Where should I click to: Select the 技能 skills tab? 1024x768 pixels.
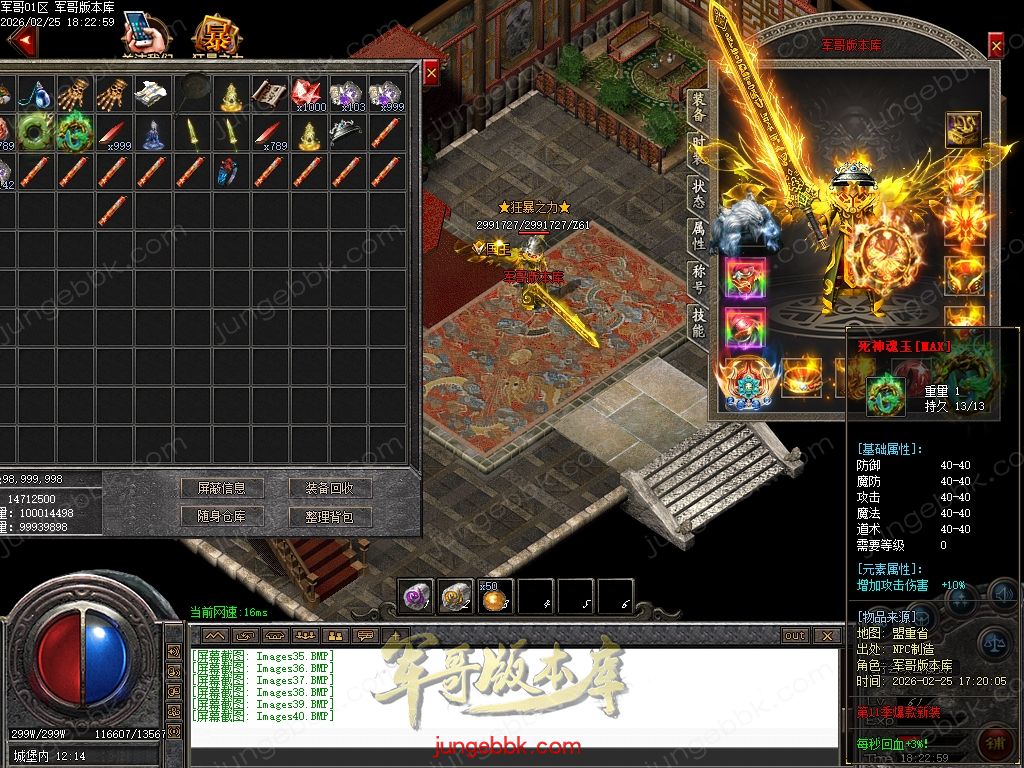(x=698, y=322)
